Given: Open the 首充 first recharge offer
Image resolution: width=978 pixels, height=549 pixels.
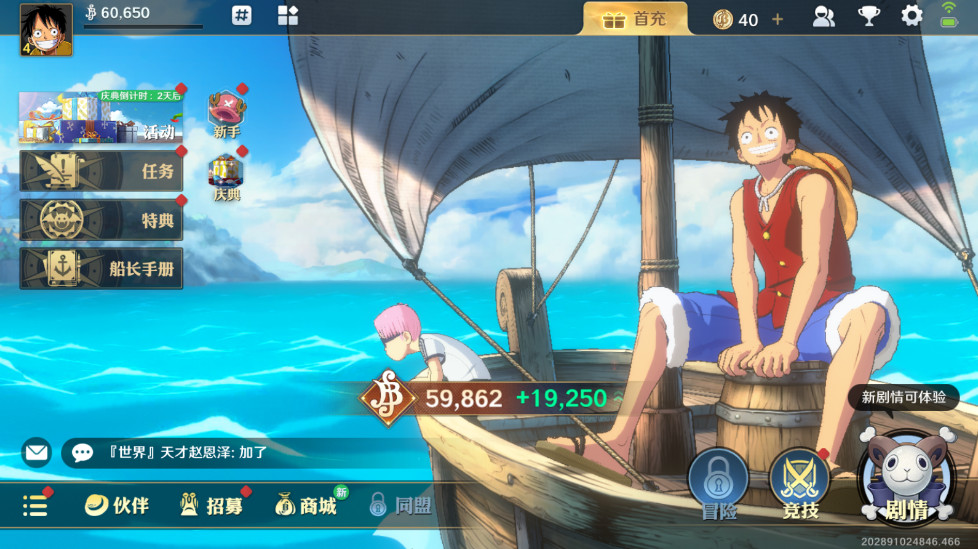Looking at the screenshot, I should [x=634, y=18].
